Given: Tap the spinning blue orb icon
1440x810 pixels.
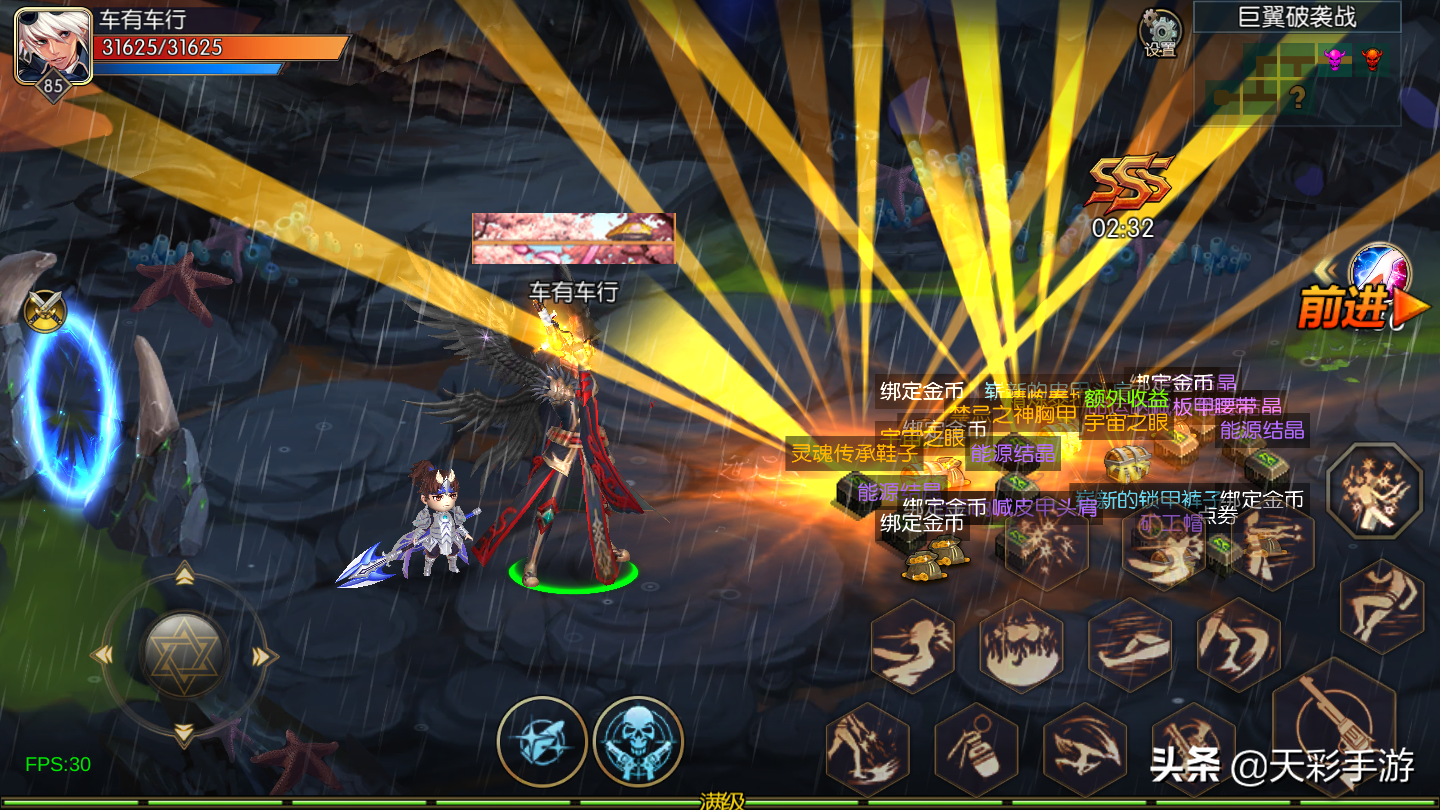Looking at the screenshot, I should (1380, 272).
